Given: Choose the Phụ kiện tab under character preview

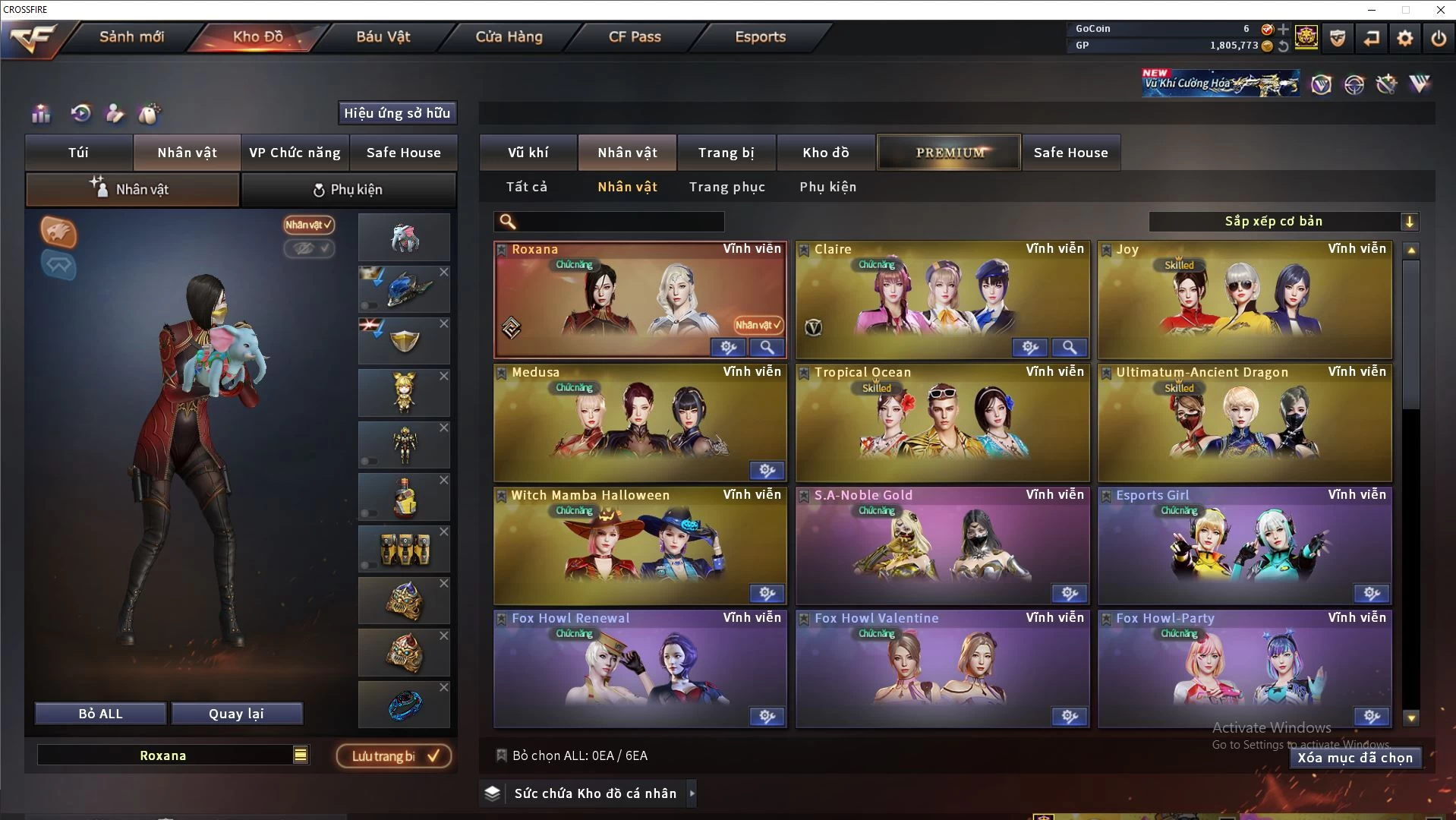Looking at the screenshot, I should coord(348,190).
